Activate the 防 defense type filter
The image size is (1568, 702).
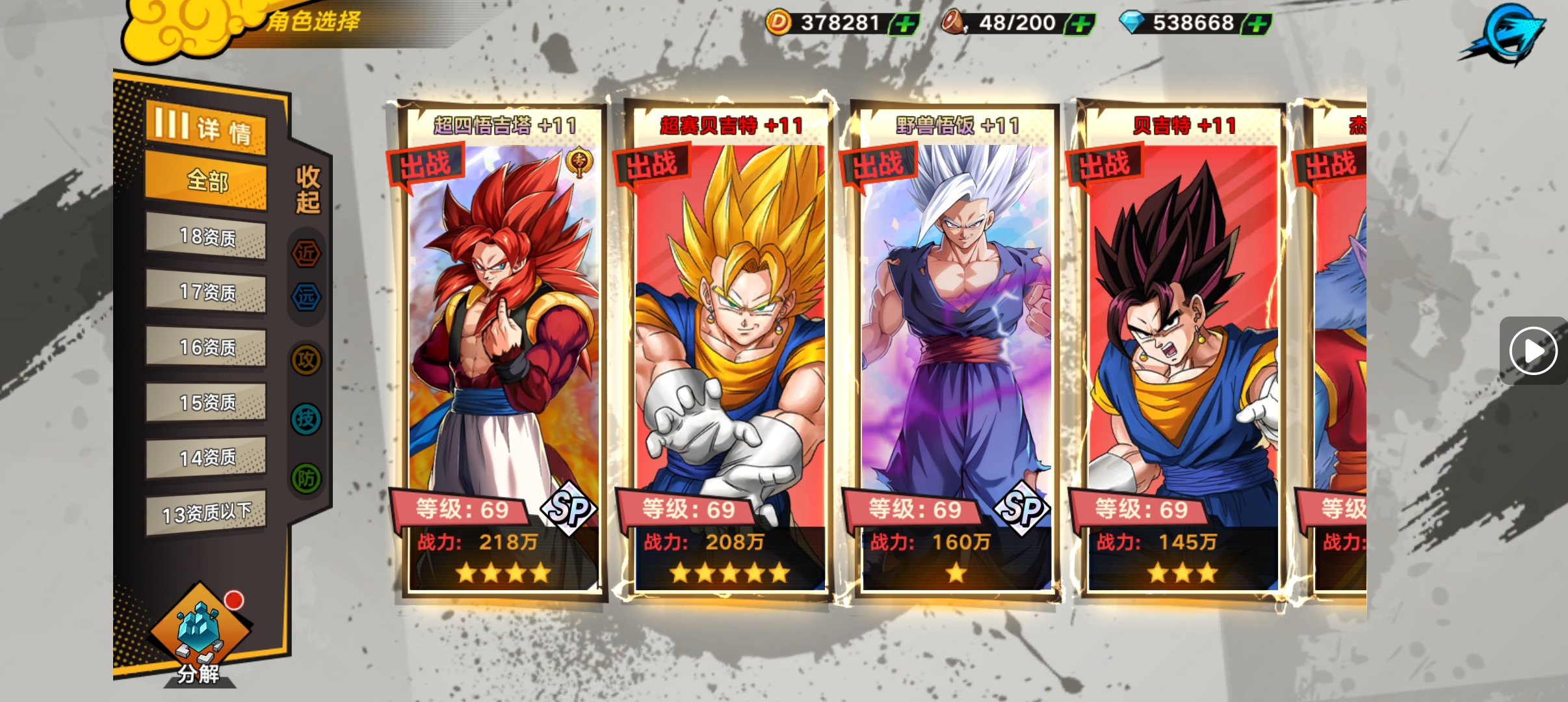[x=306, y=478]
